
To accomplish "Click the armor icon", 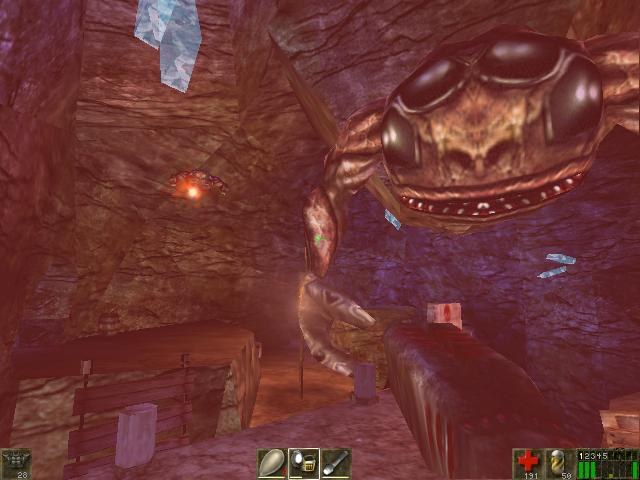I will 17,461.
